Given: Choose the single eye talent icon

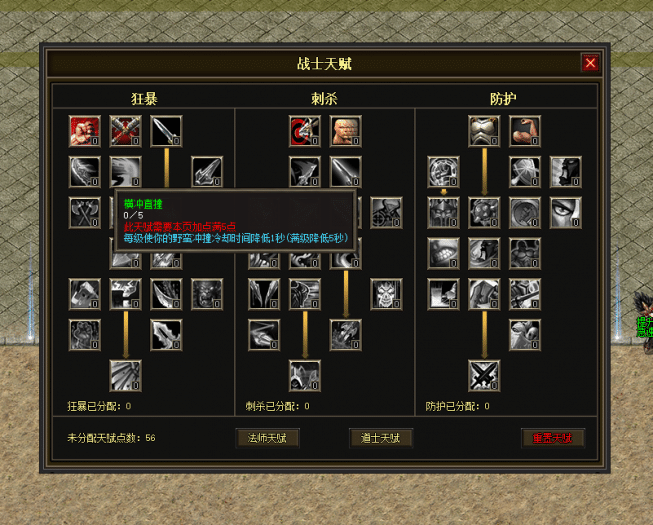Looking at the screenshot, I should 565,212.
